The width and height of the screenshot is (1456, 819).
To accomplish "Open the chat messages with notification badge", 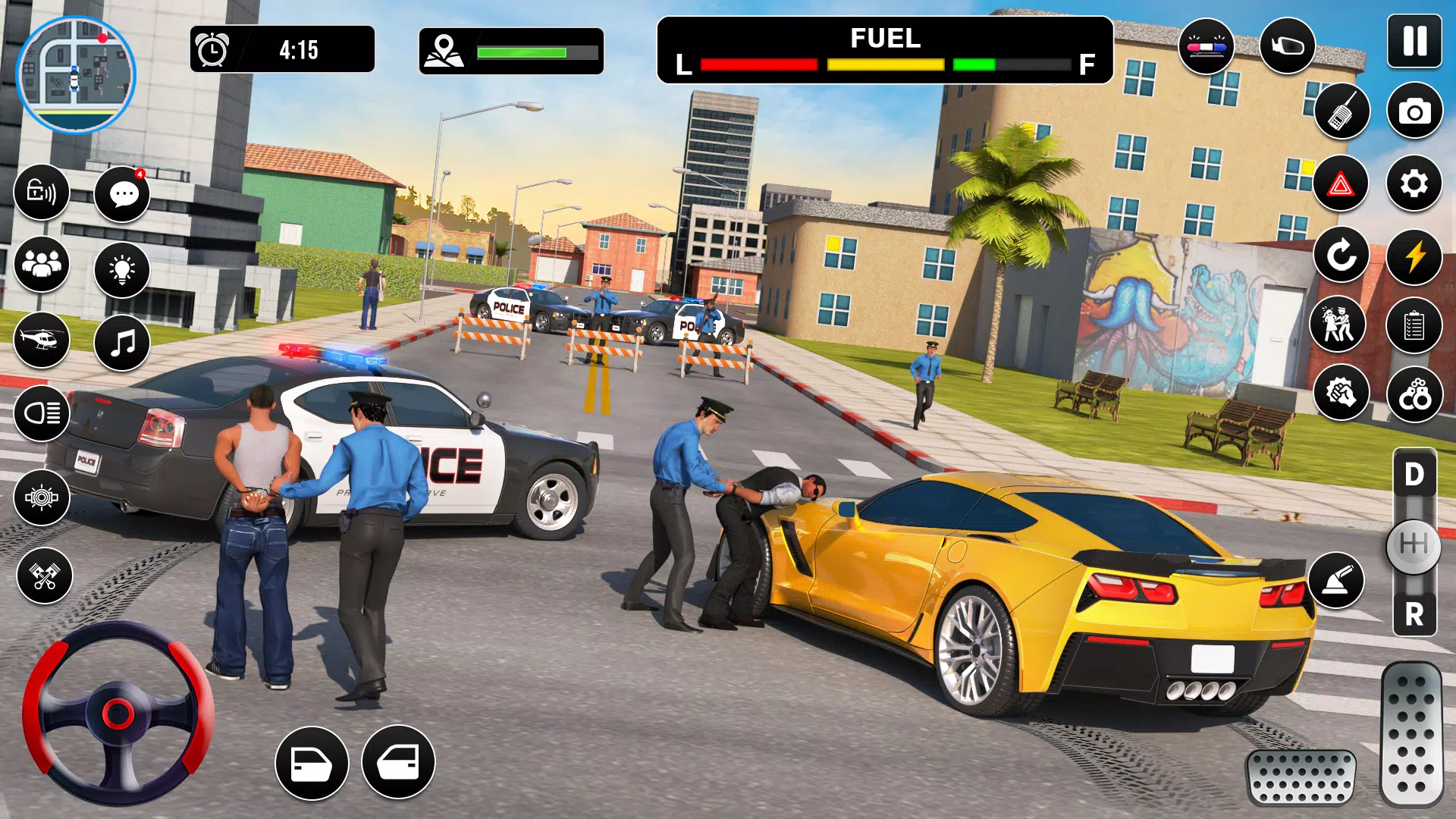I will pyautogui.click(x=121, y=193).
